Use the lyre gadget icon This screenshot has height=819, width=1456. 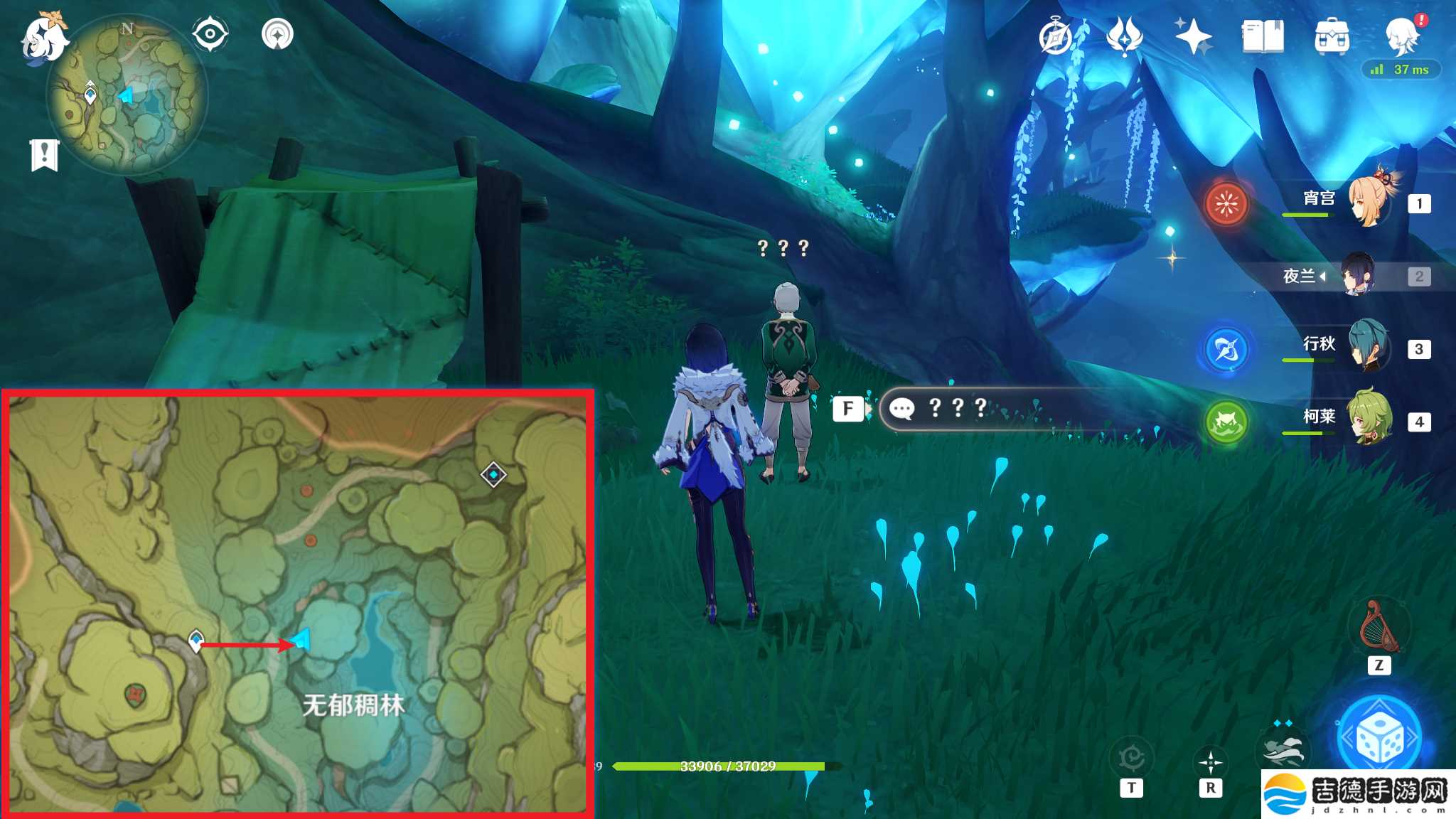1379,626
